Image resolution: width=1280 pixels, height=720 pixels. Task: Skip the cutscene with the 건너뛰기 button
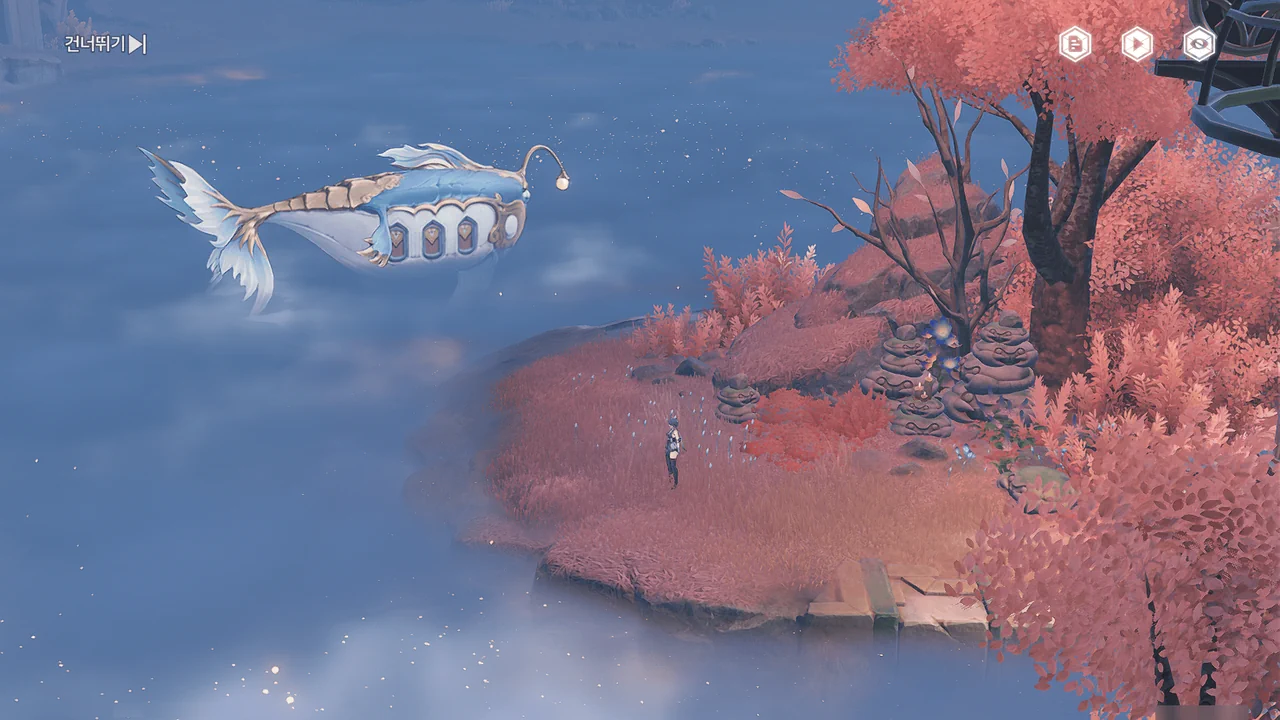pyautogui.click(x=106, y=44)
